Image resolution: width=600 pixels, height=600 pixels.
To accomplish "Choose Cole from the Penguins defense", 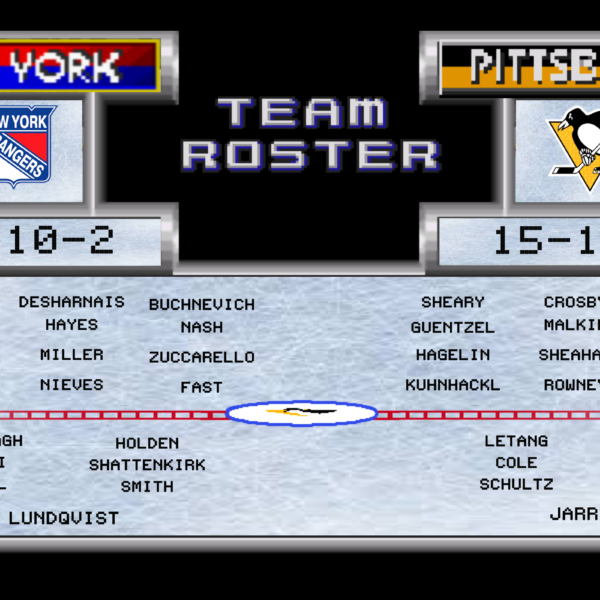I will pos(516,463).
